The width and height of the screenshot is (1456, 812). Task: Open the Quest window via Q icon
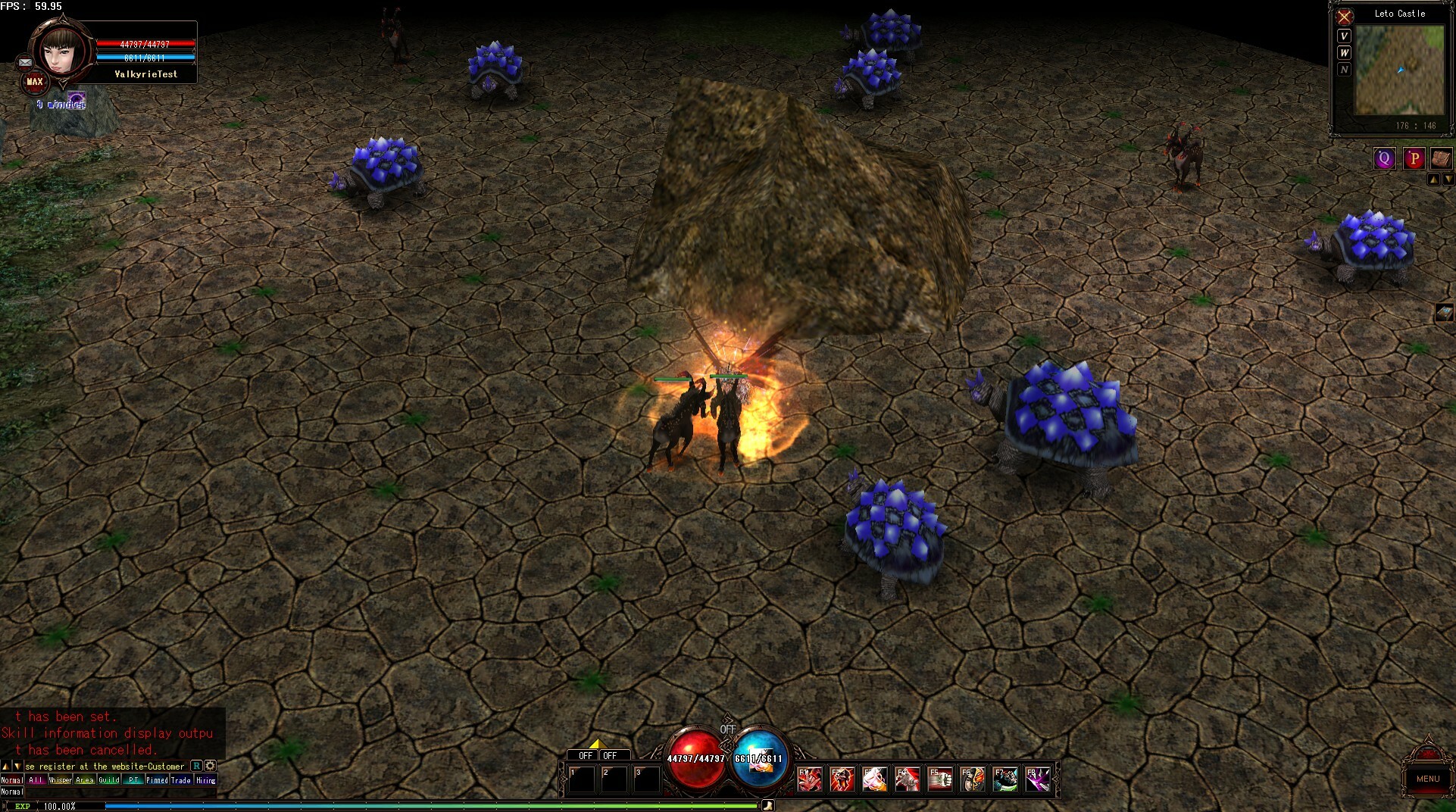click(x=1384, y=158)
